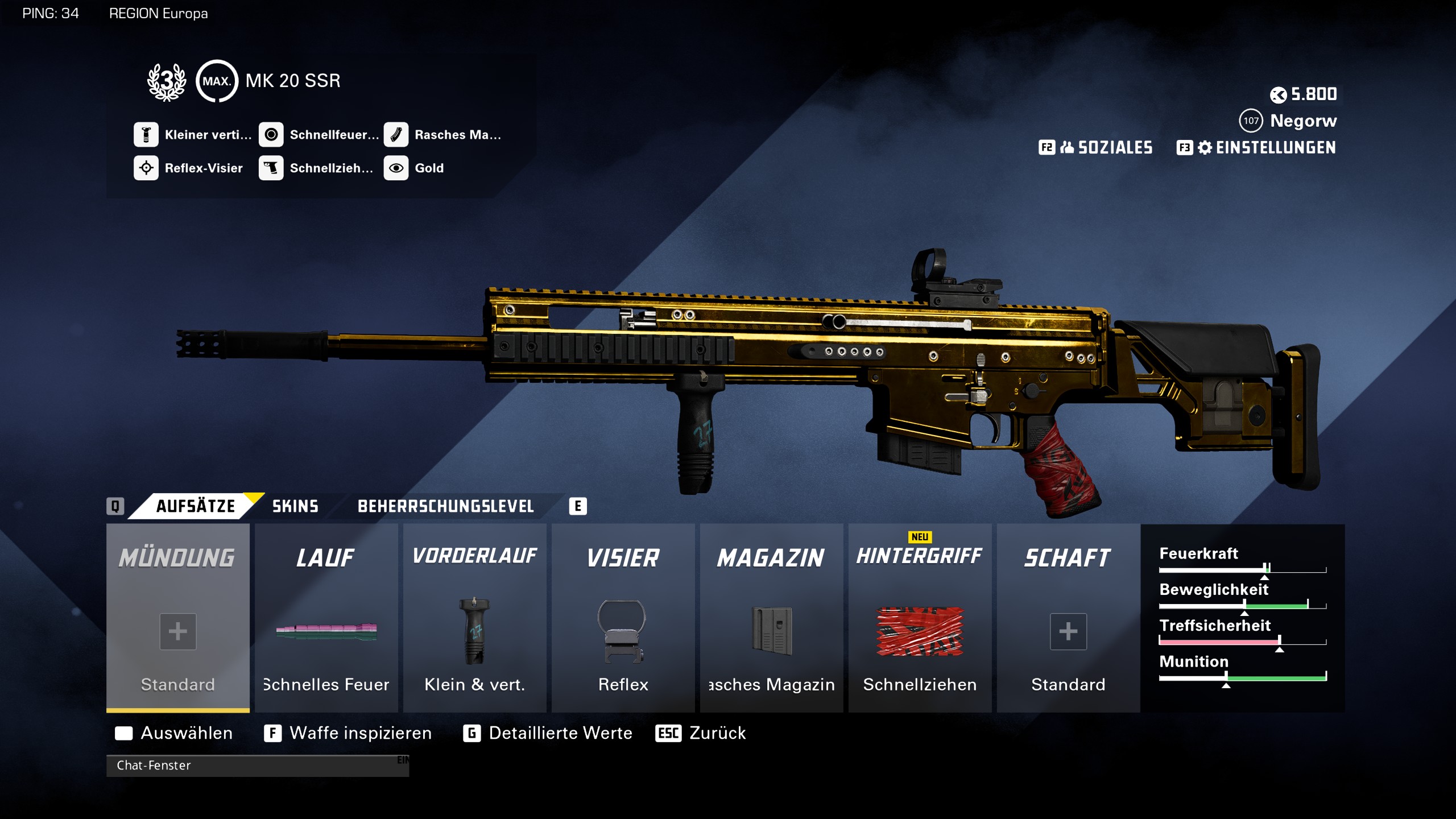Choose the Lauf Schnelles Feuer slot
This screenshot has width=1456, height=819.
click(x=326, y=618)
